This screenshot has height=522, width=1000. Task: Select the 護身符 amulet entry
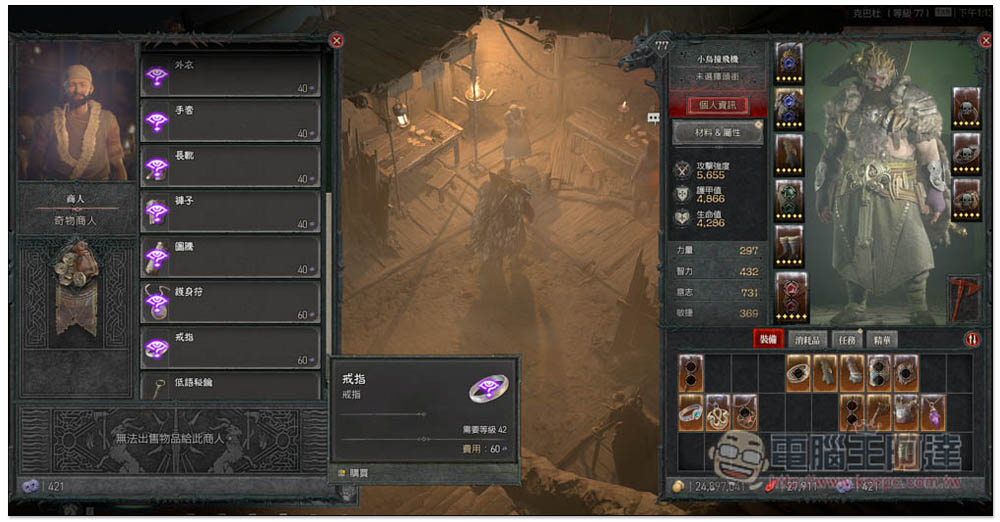click(230, 301)
